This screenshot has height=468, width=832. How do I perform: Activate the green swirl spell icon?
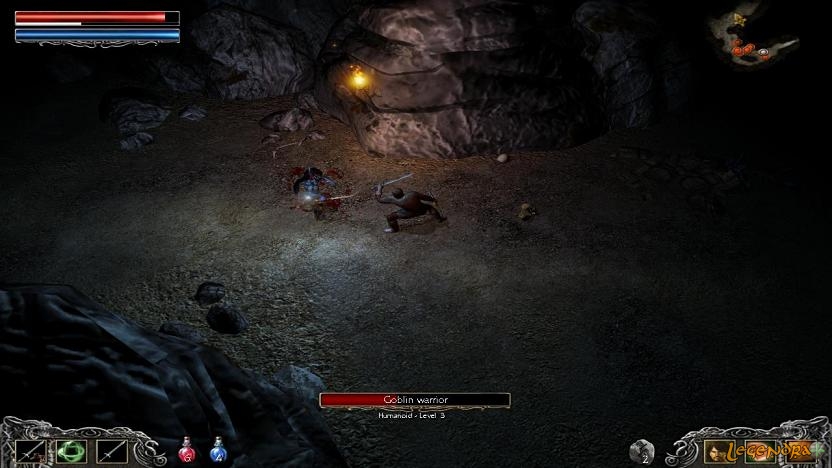coord(69,451)
